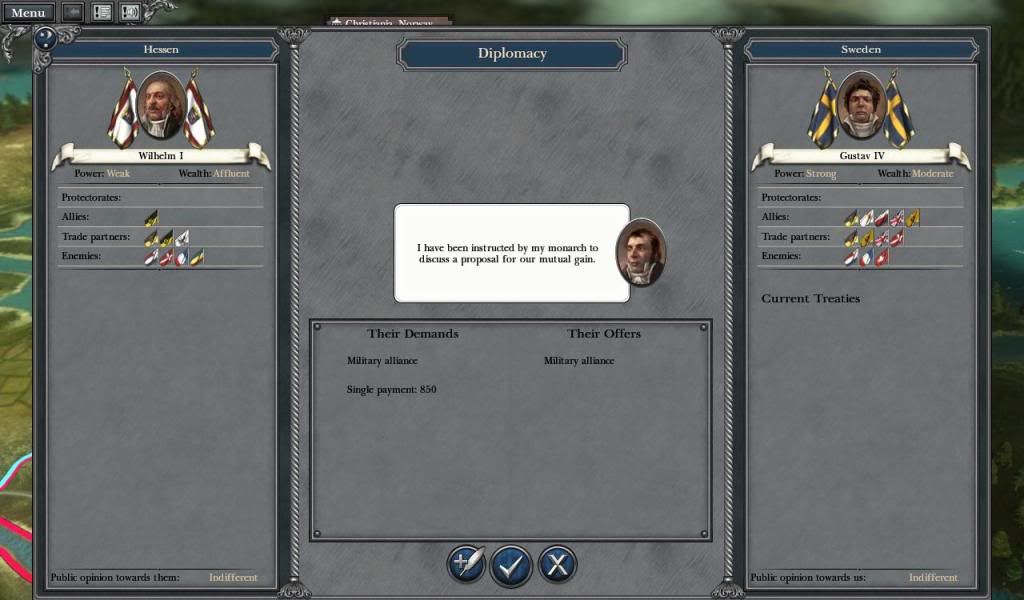
Task: Make a counter-offer with the quill button
Action: click(466, 565)
